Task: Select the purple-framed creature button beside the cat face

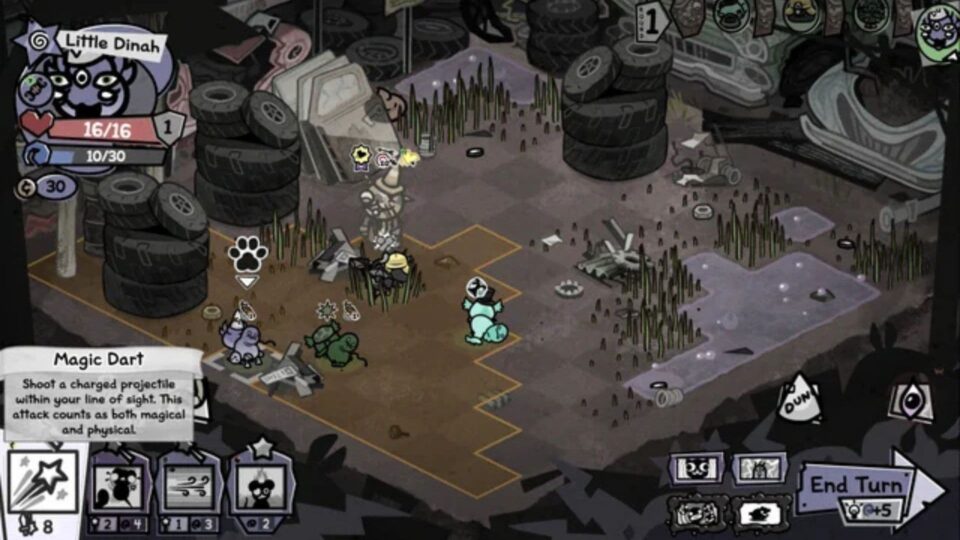Action: tap(760, 467)
